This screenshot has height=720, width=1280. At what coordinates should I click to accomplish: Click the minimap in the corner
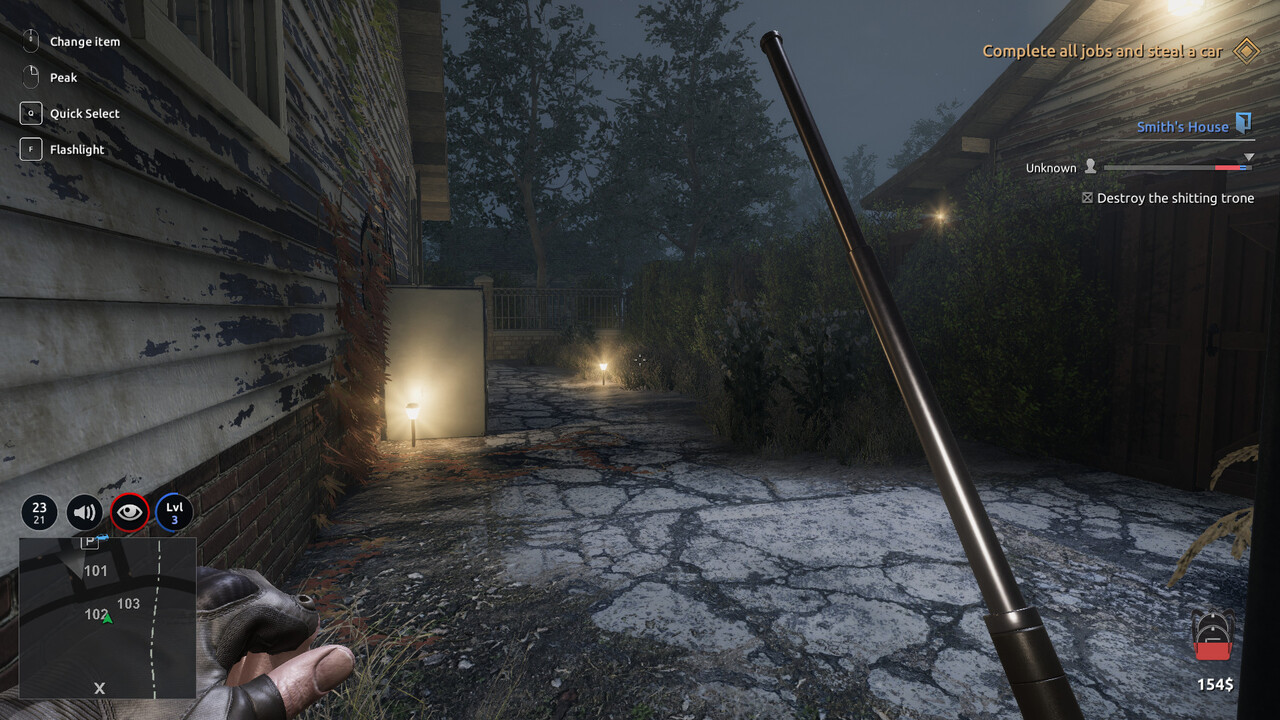[107, 617]
